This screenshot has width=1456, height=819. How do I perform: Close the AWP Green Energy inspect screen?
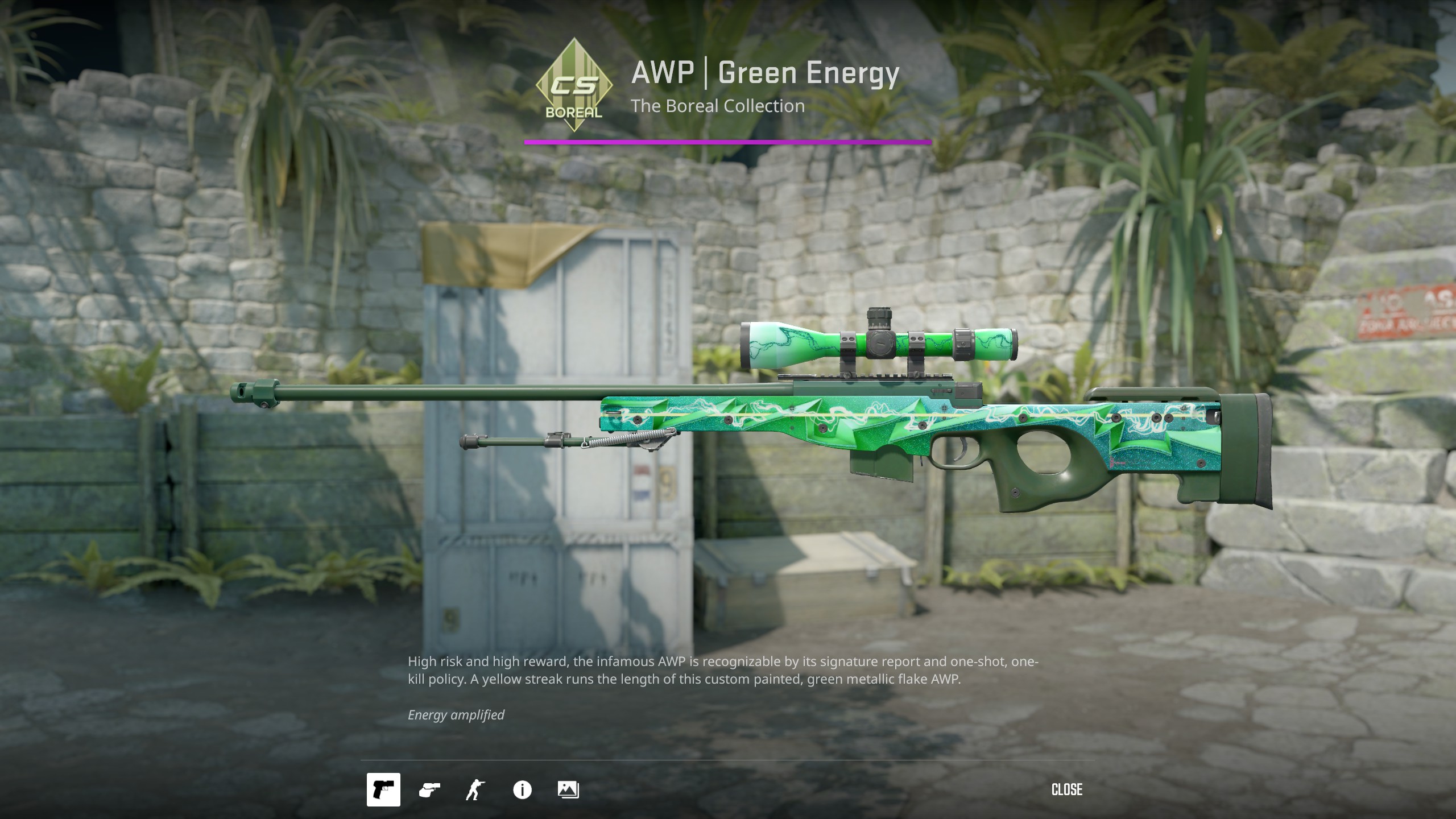click(x=1066, y=789)
